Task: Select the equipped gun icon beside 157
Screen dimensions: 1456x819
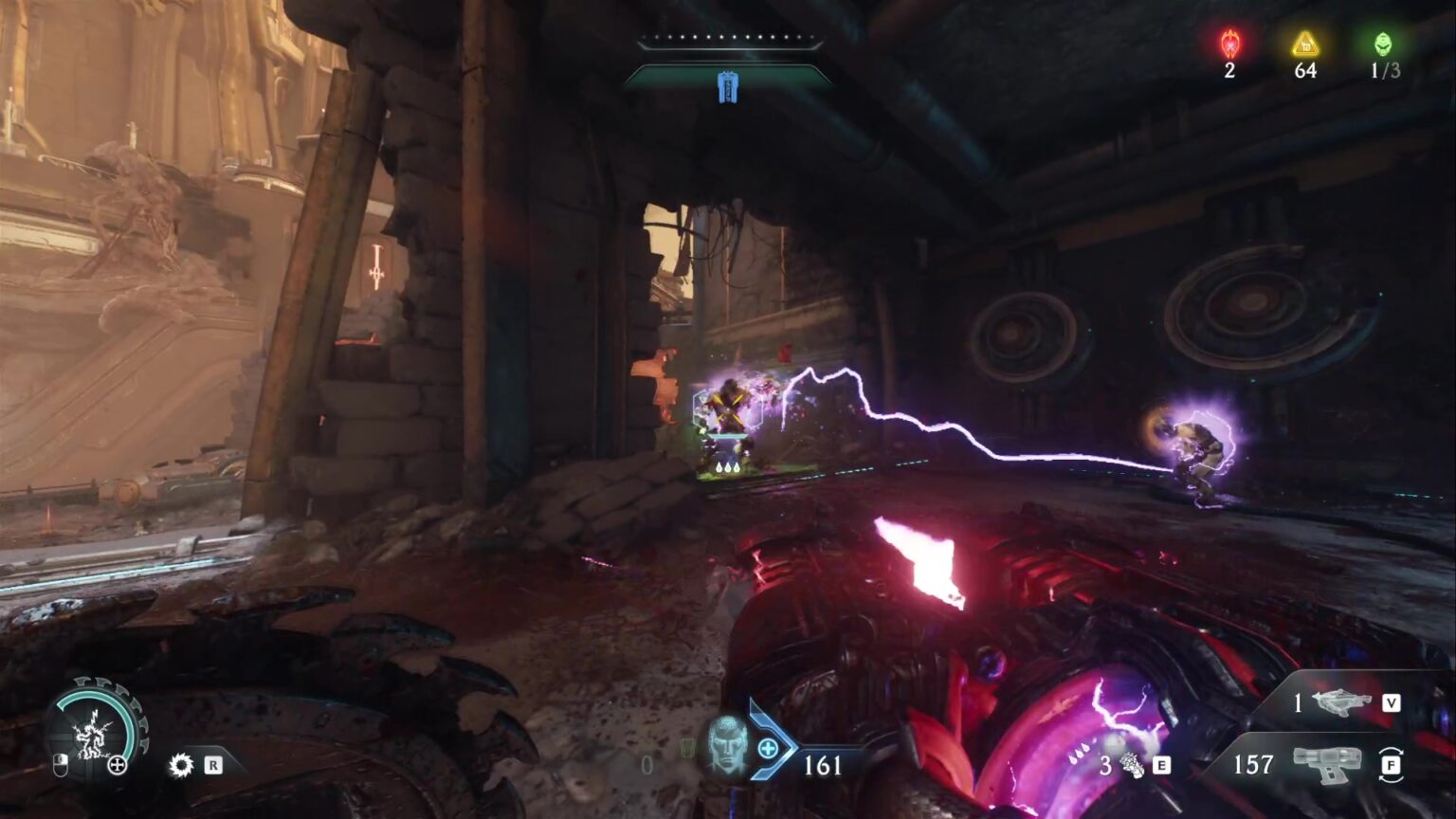Action: tap(1325, 764)
